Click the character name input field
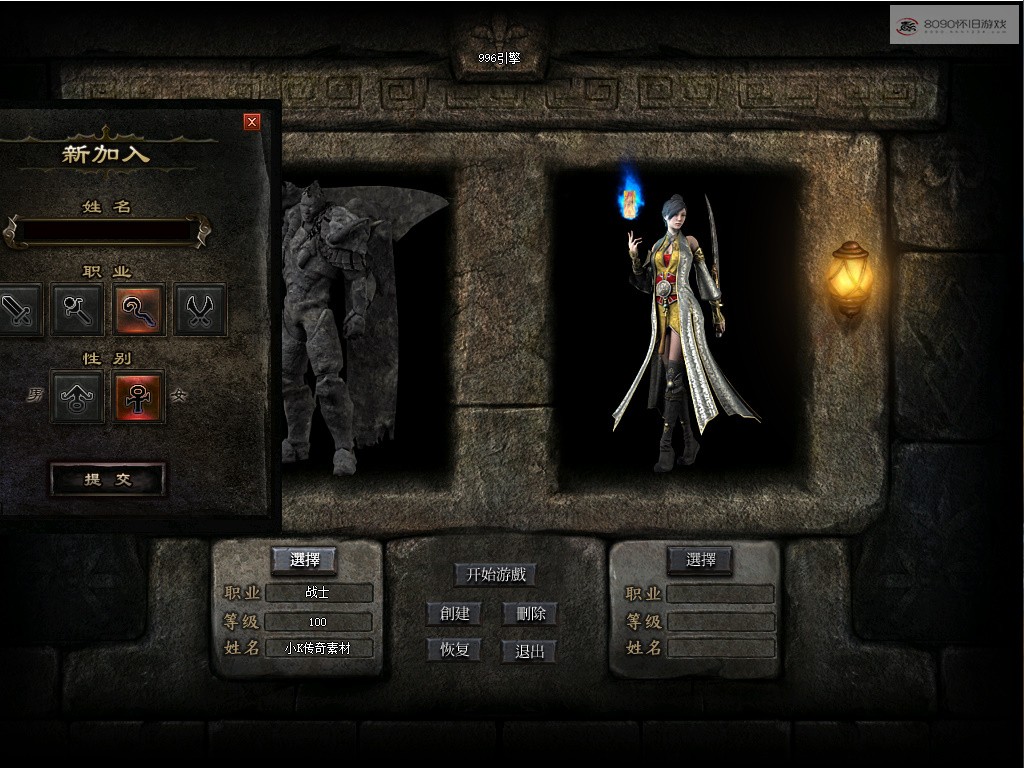 (x=107, y=231)
